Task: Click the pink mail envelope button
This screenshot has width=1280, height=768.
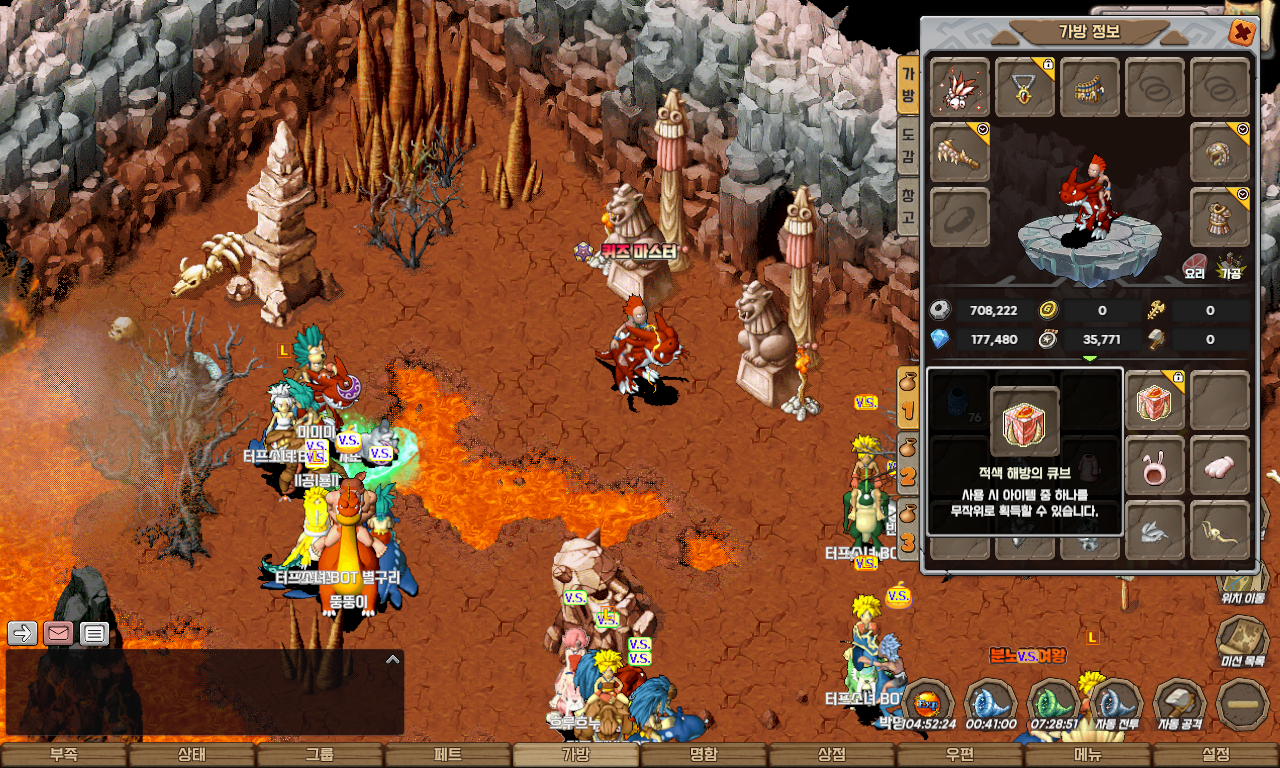Action: (58, 633)
